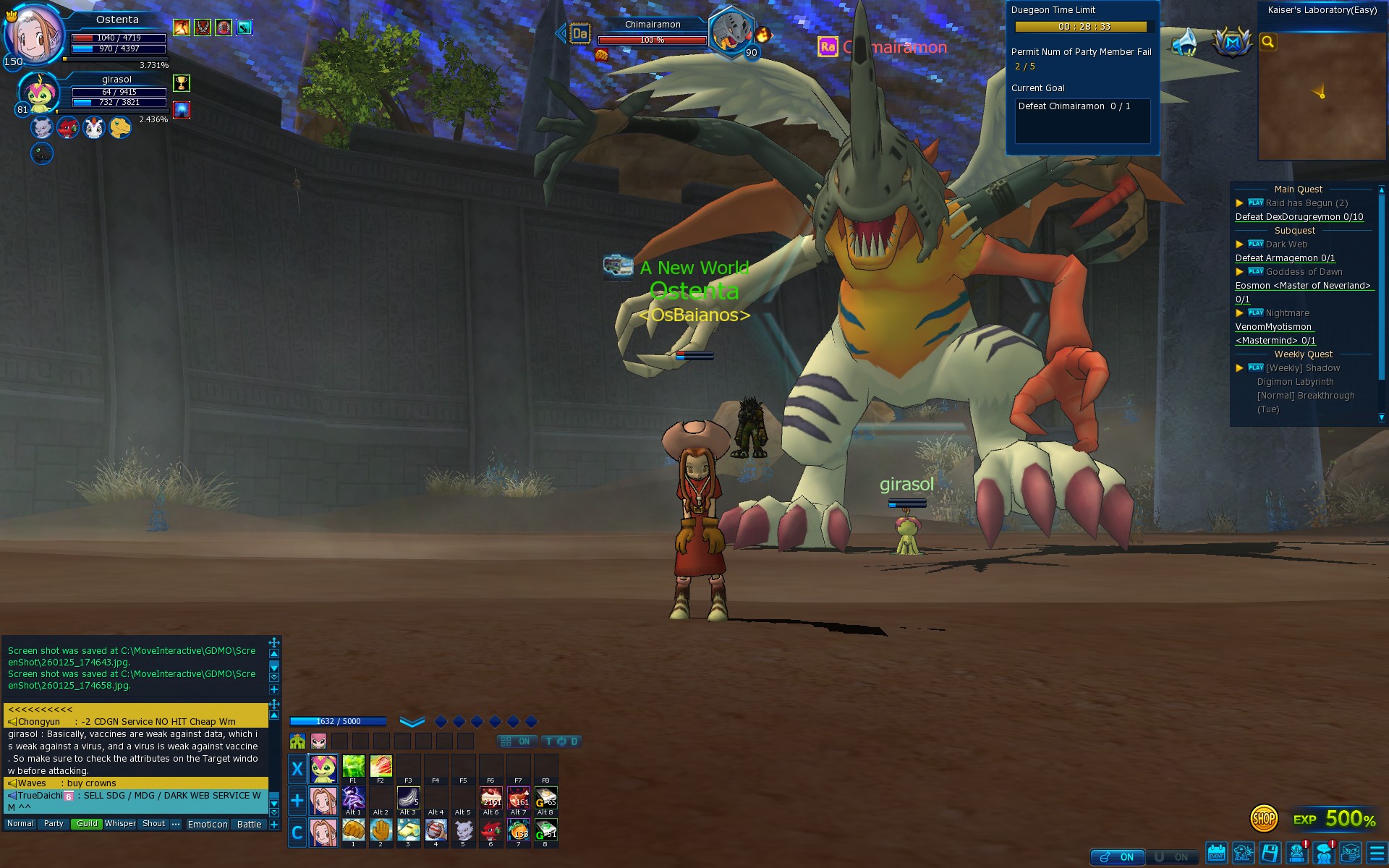Swap to the red Guilmon partner portrait

(68, 128)
